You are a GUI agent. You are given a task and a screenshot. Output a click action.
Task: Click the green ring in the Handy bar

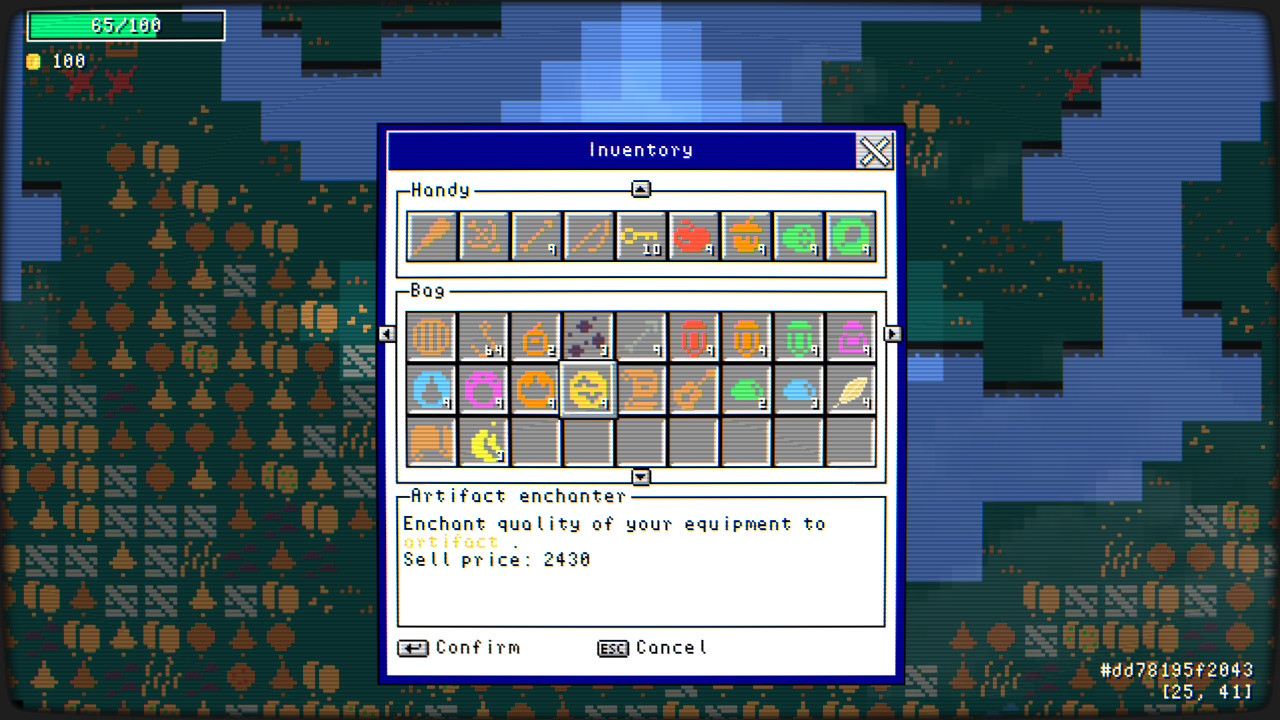[852, 235]
